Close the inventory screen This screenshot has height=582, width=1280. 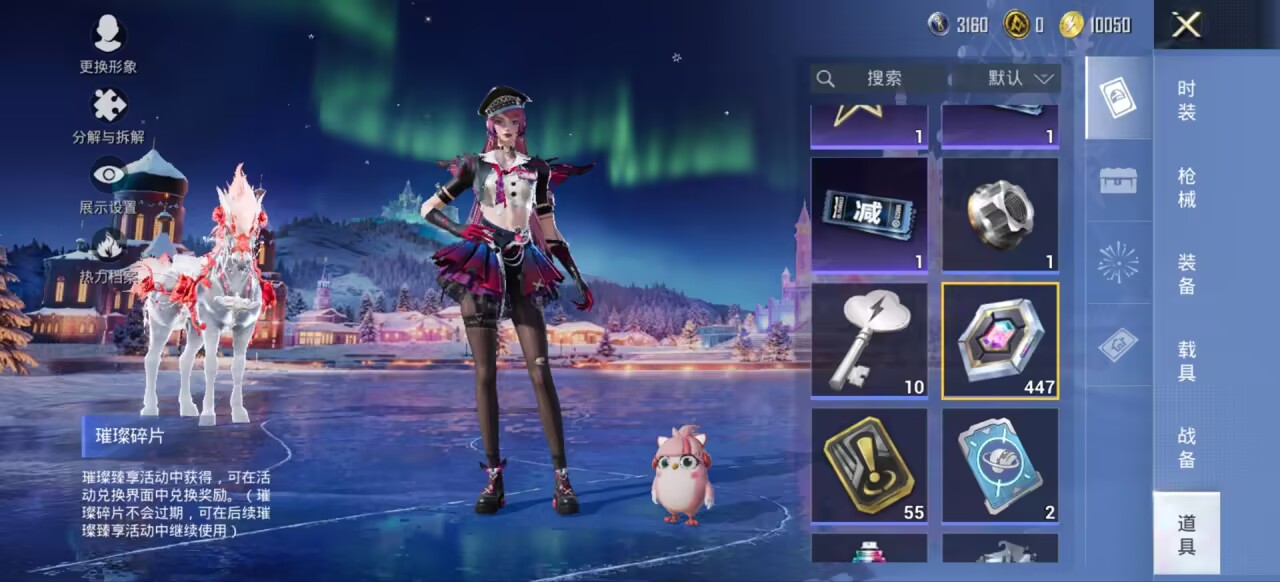click(1186, 25)
